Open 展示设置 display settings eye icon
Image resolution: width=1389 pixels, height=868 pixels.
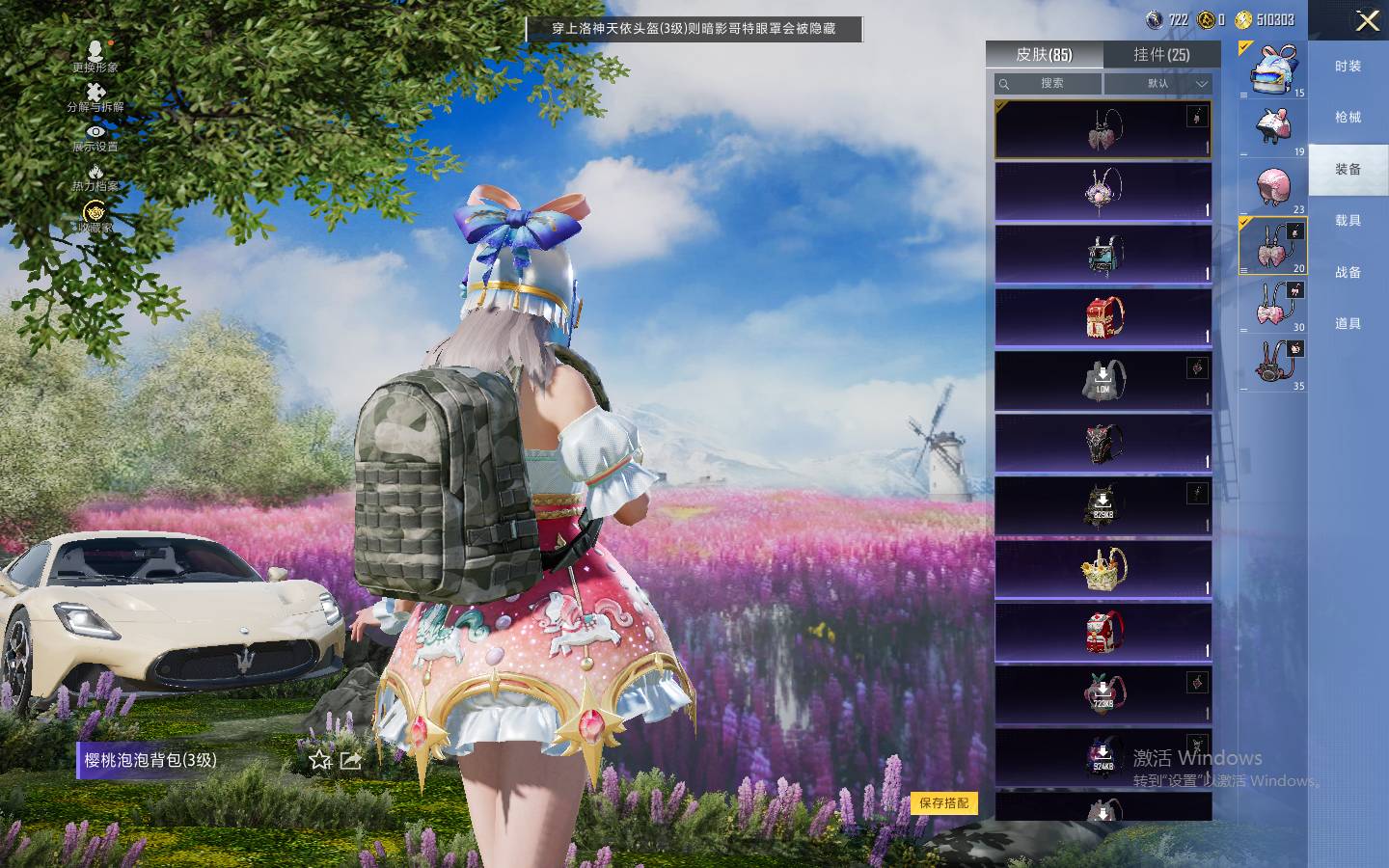(x=95, y=137)
